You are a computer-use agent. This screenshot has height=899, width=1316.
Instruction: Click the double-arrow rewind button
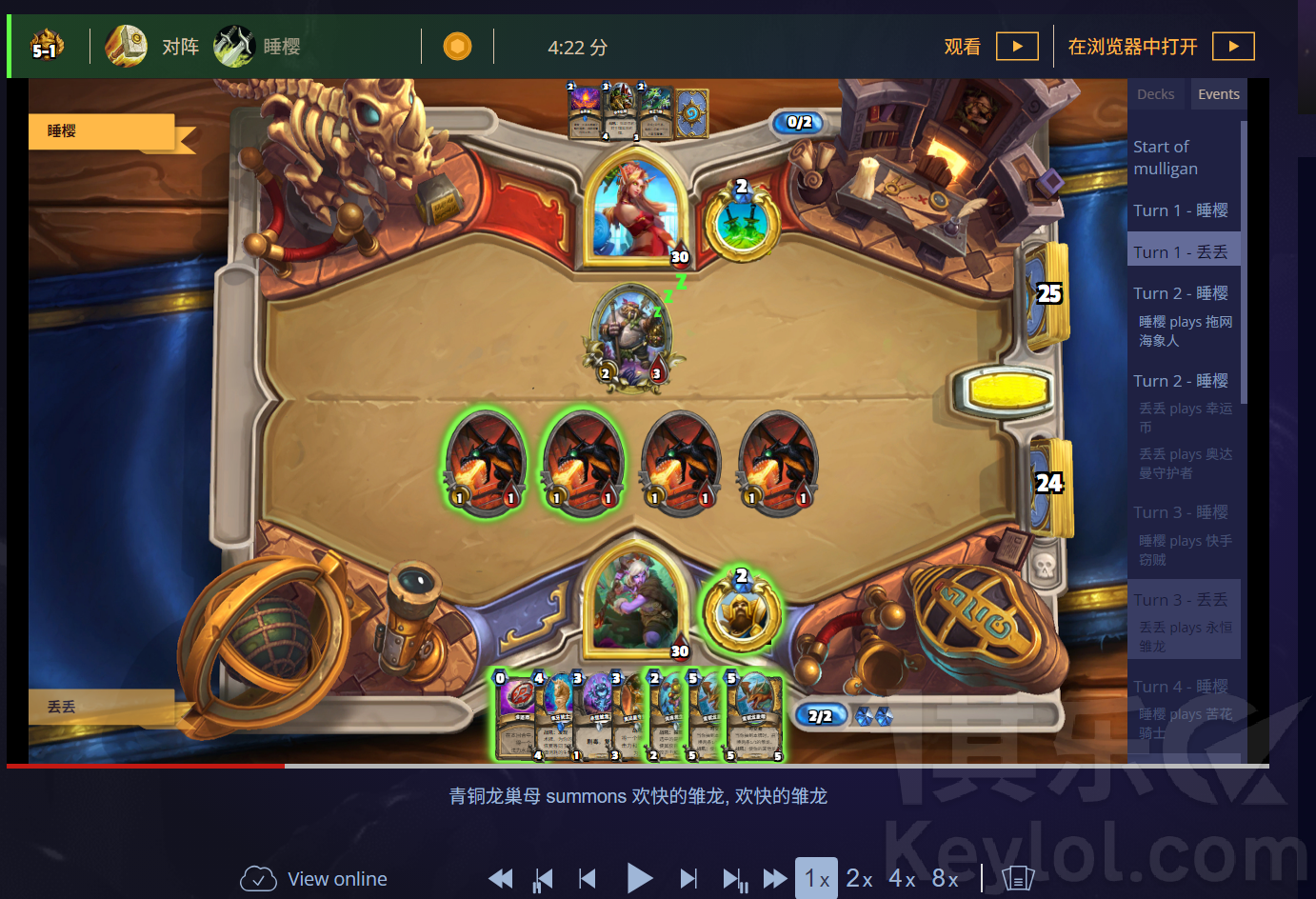click(500, 878)
